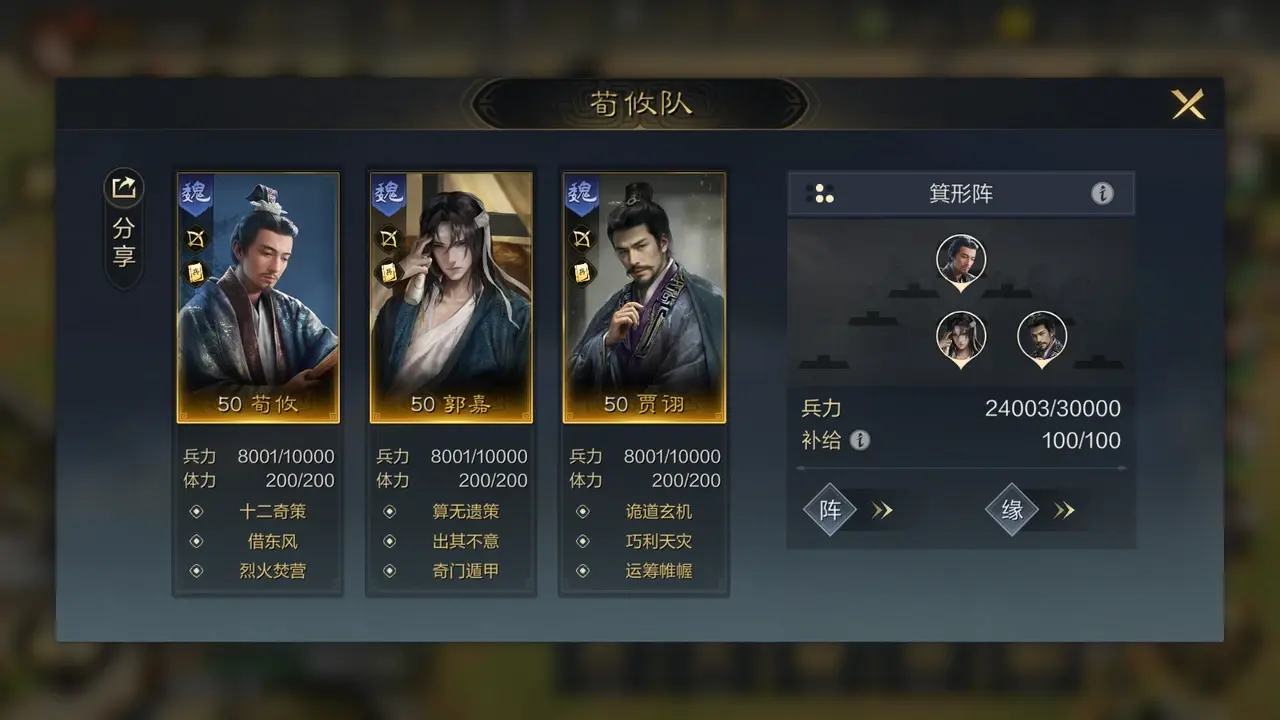Open the 箕形阵 formation info icon
1280x720 pixels.
[1102, 193]
